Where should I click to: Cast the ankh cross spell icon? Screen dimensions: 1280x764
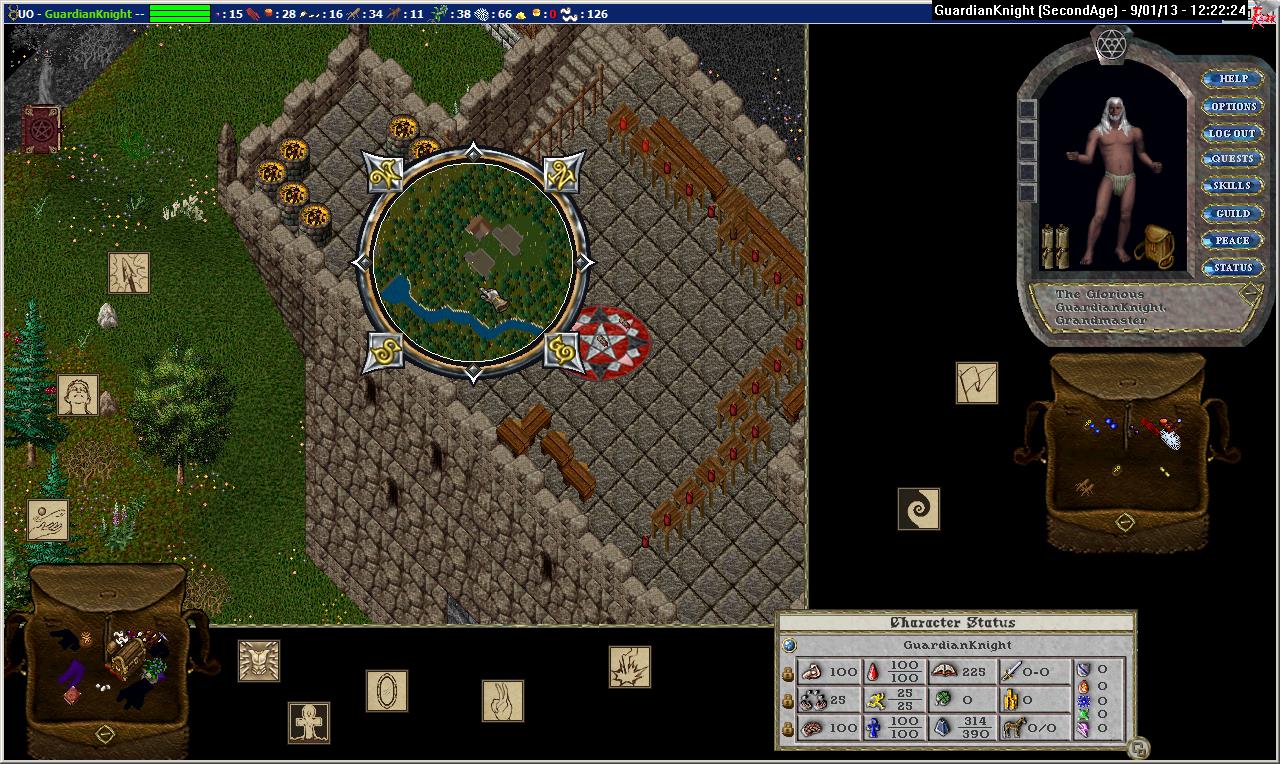point(309,722)
